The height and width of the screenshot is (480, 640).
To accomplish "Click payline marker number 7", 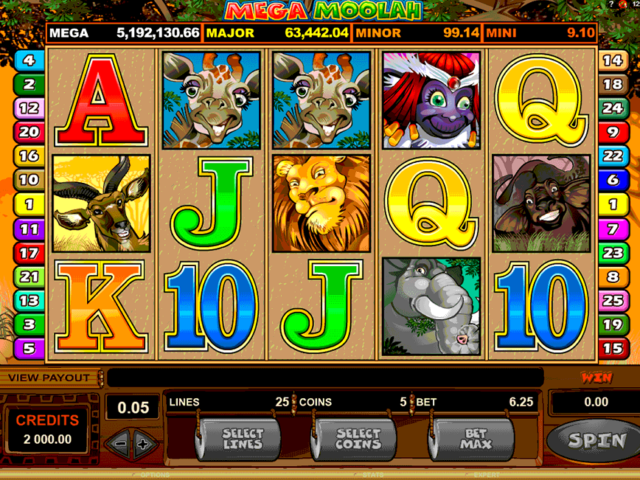I will [x=611, y=228].
